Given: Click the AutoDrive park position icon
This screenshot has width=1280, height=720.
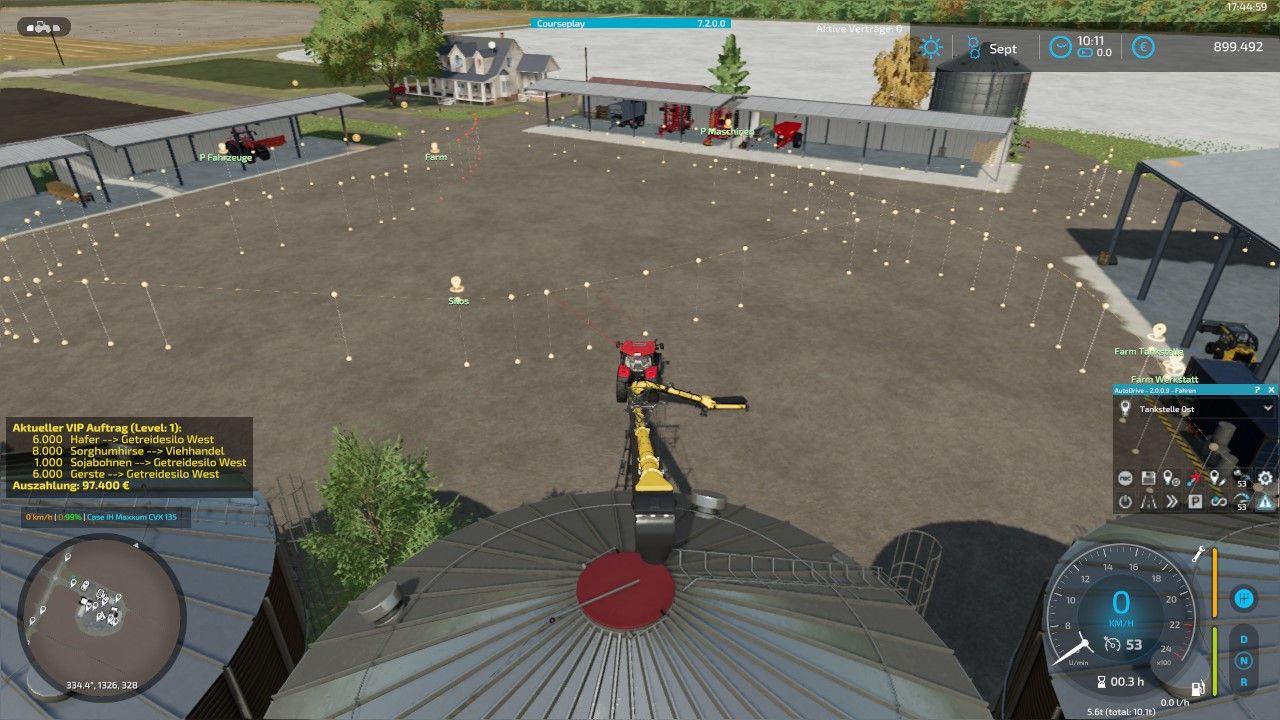Looking at the screenshot, I should click(x=1196, y=500).
